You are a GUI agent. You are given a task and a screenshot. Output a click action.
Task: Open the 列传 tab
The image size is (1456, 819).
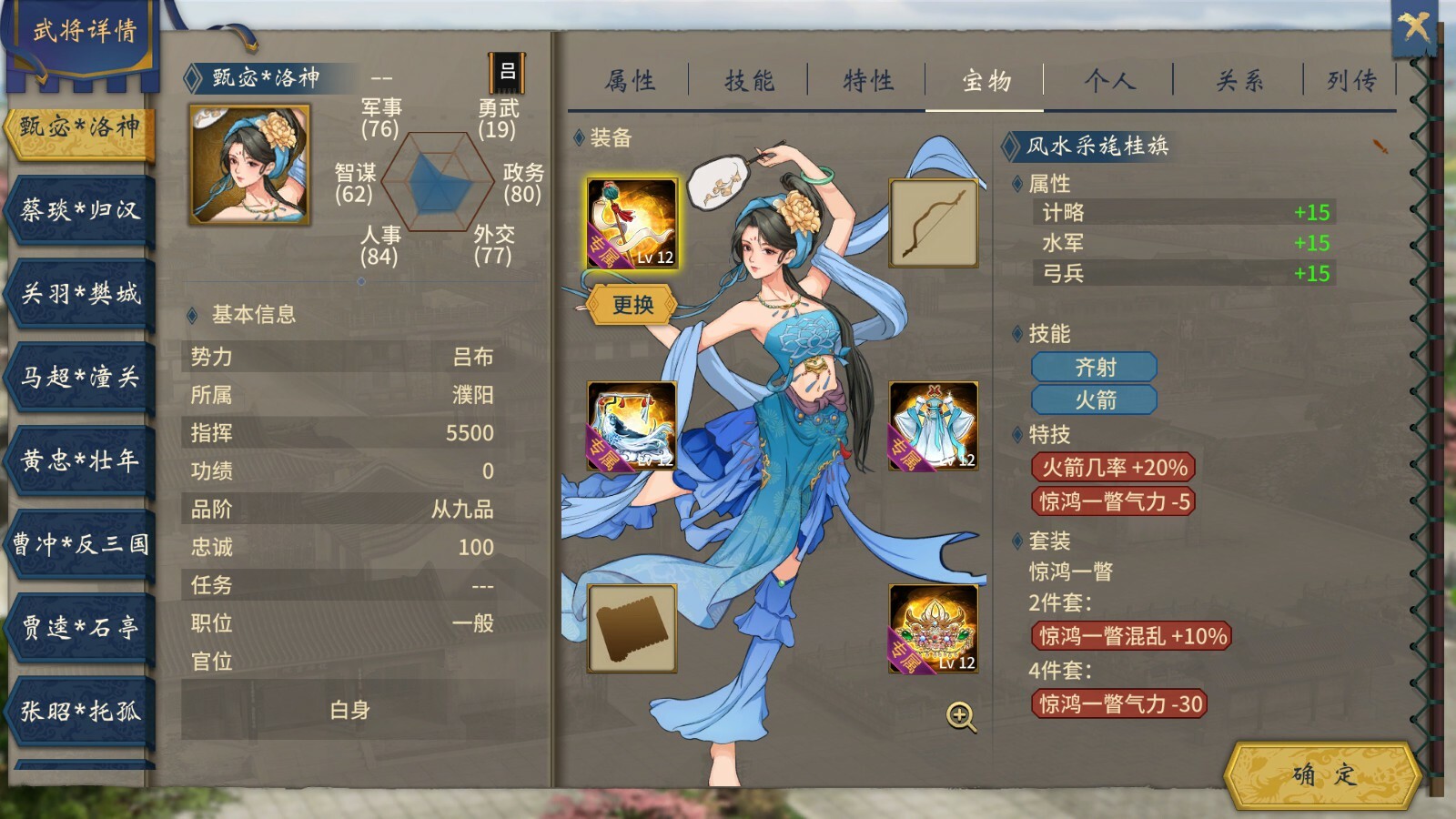click(1350, 81)
